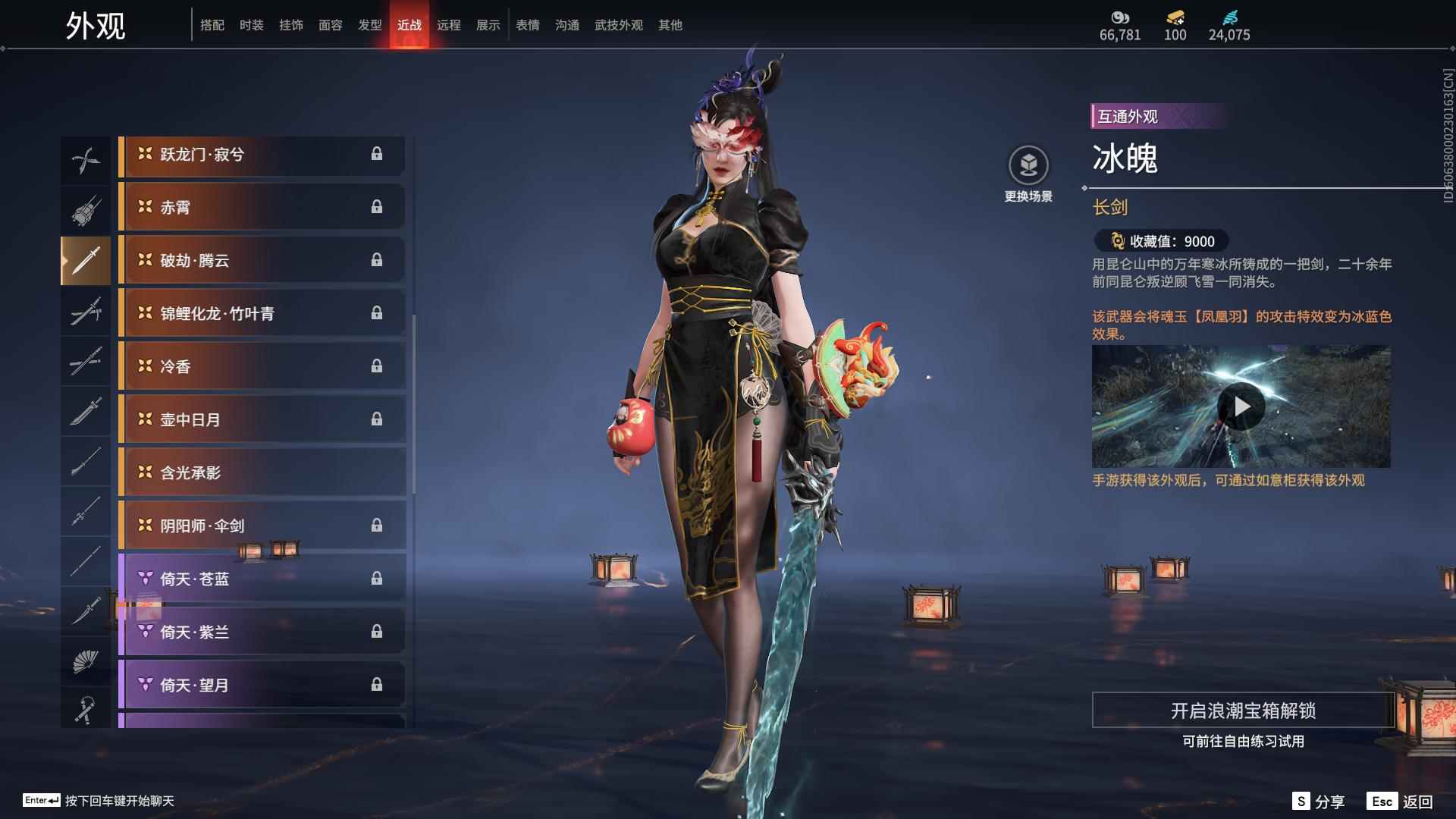1456x819 pixels.
Task: Select the folding fan weapon category
Action: tap(86, 661)
